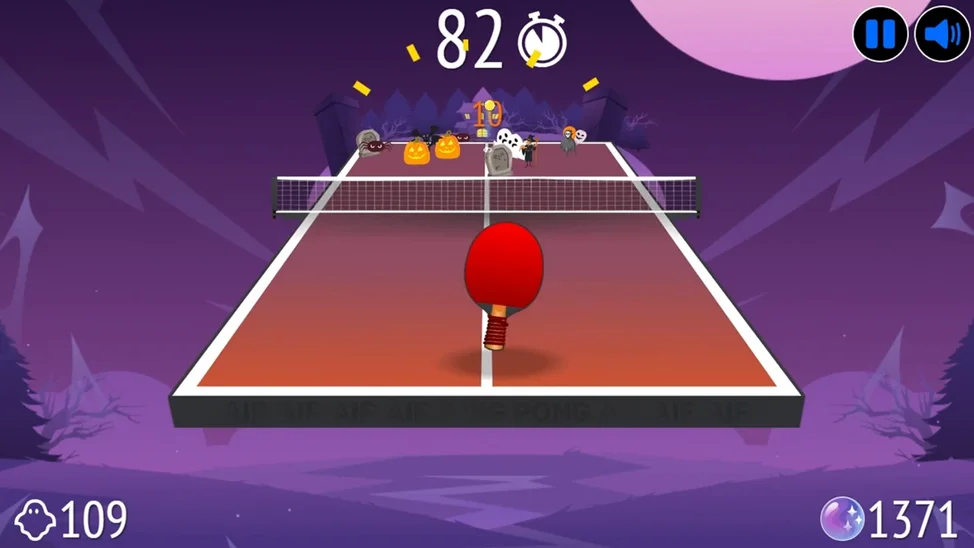Pause the game with the pause button
The width and height of the screenshot is (974, 548).
point(880,35)
